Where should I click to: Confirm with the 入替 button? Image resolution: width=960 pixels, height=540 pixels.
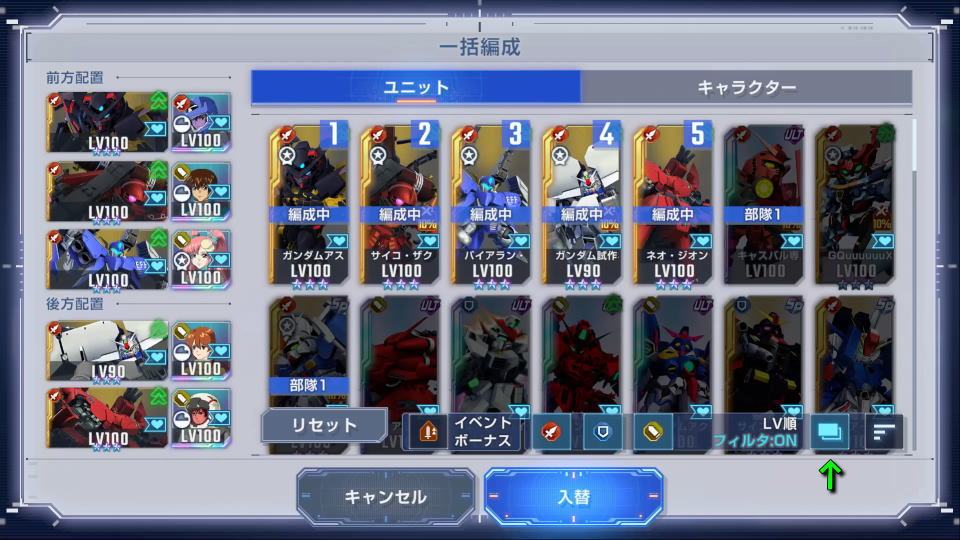573,497
